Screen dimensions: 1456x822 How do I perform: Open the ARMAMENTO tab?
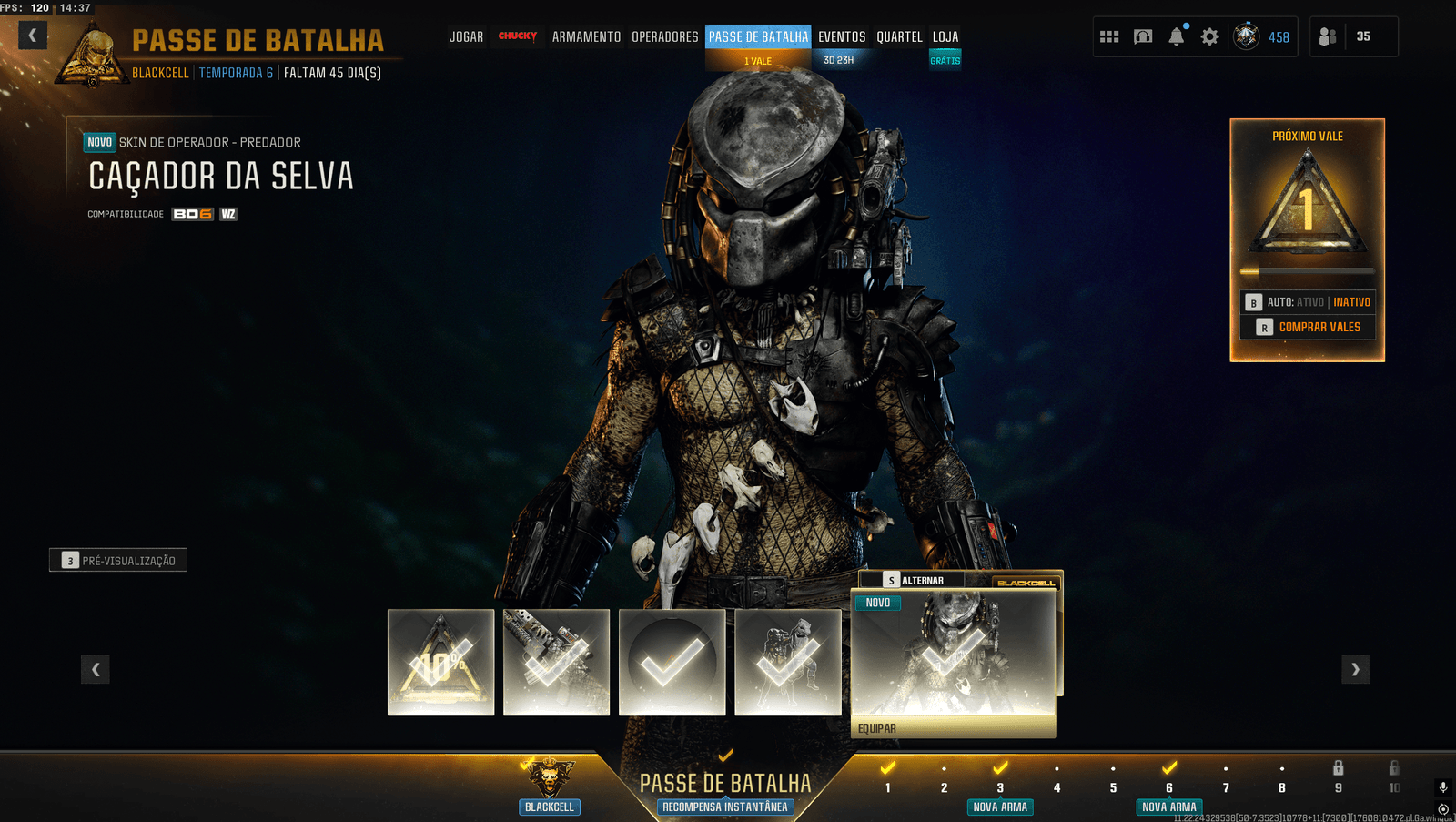pos(586,37)
